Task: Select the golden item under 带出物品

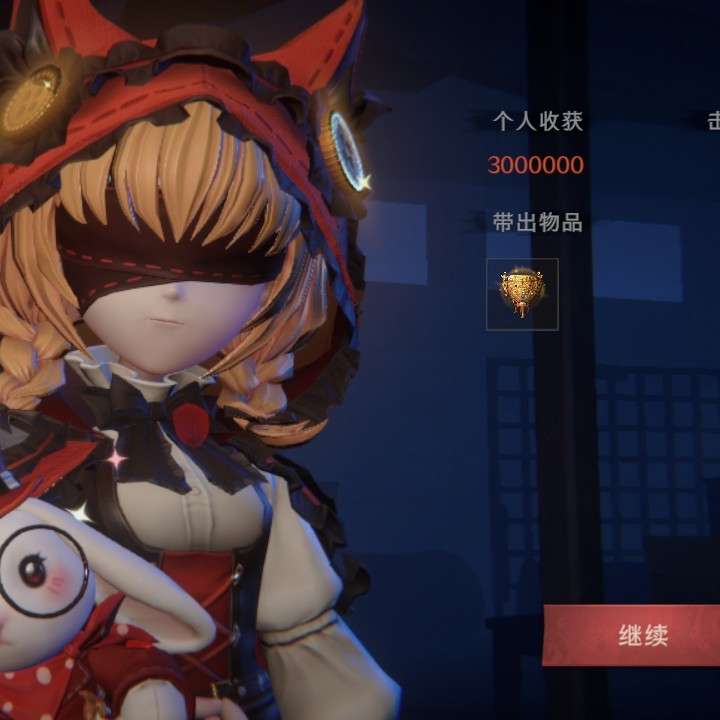Action: pos(522,294)
